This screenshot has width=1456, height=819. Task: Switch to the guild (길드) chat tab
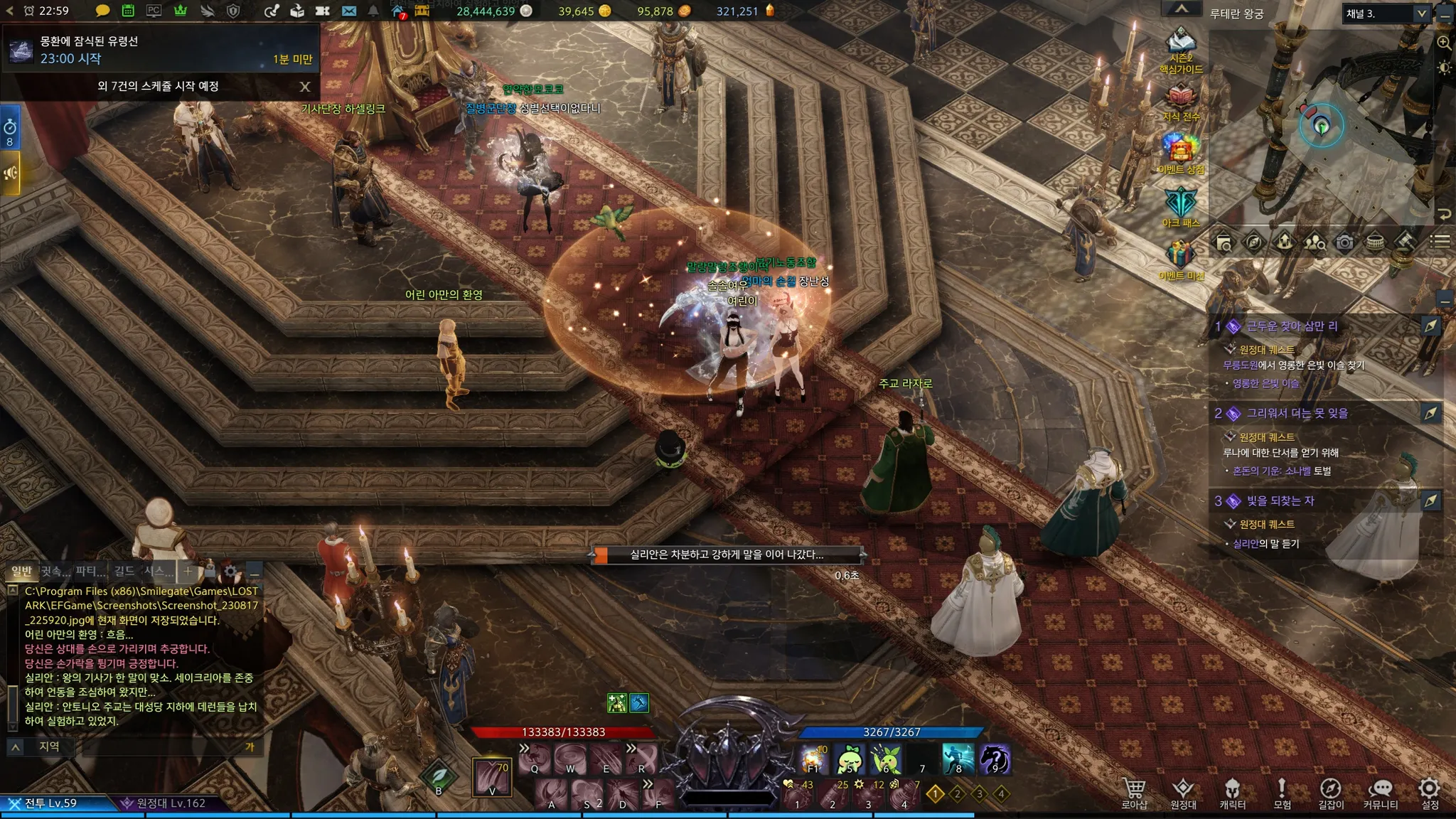pyautogui.click(x=124, y=571)
